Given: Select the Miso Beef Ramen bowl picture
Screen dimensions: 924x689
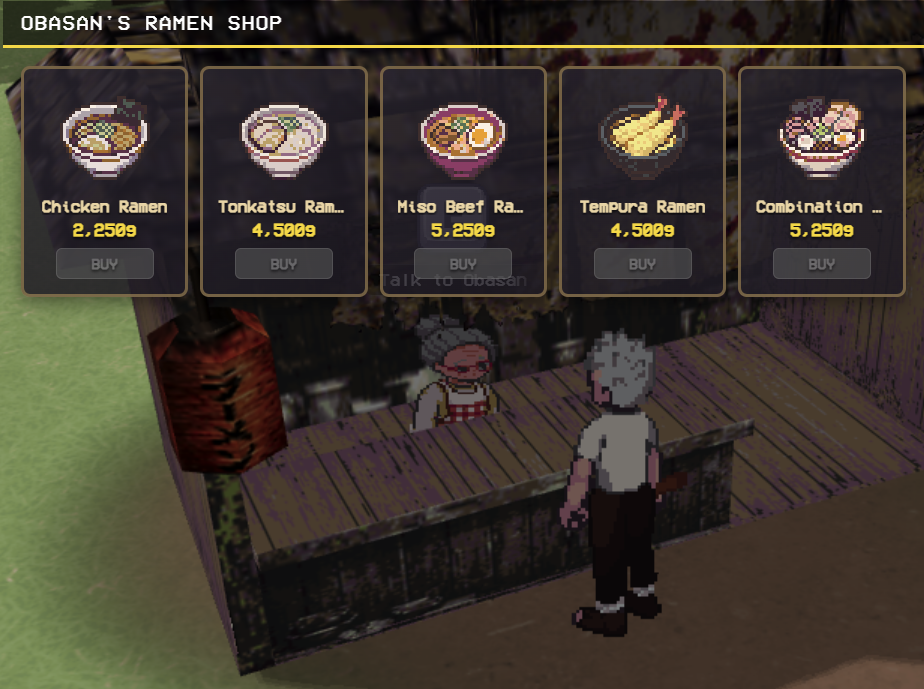Looking at the screenshot, I should point(463,137).
